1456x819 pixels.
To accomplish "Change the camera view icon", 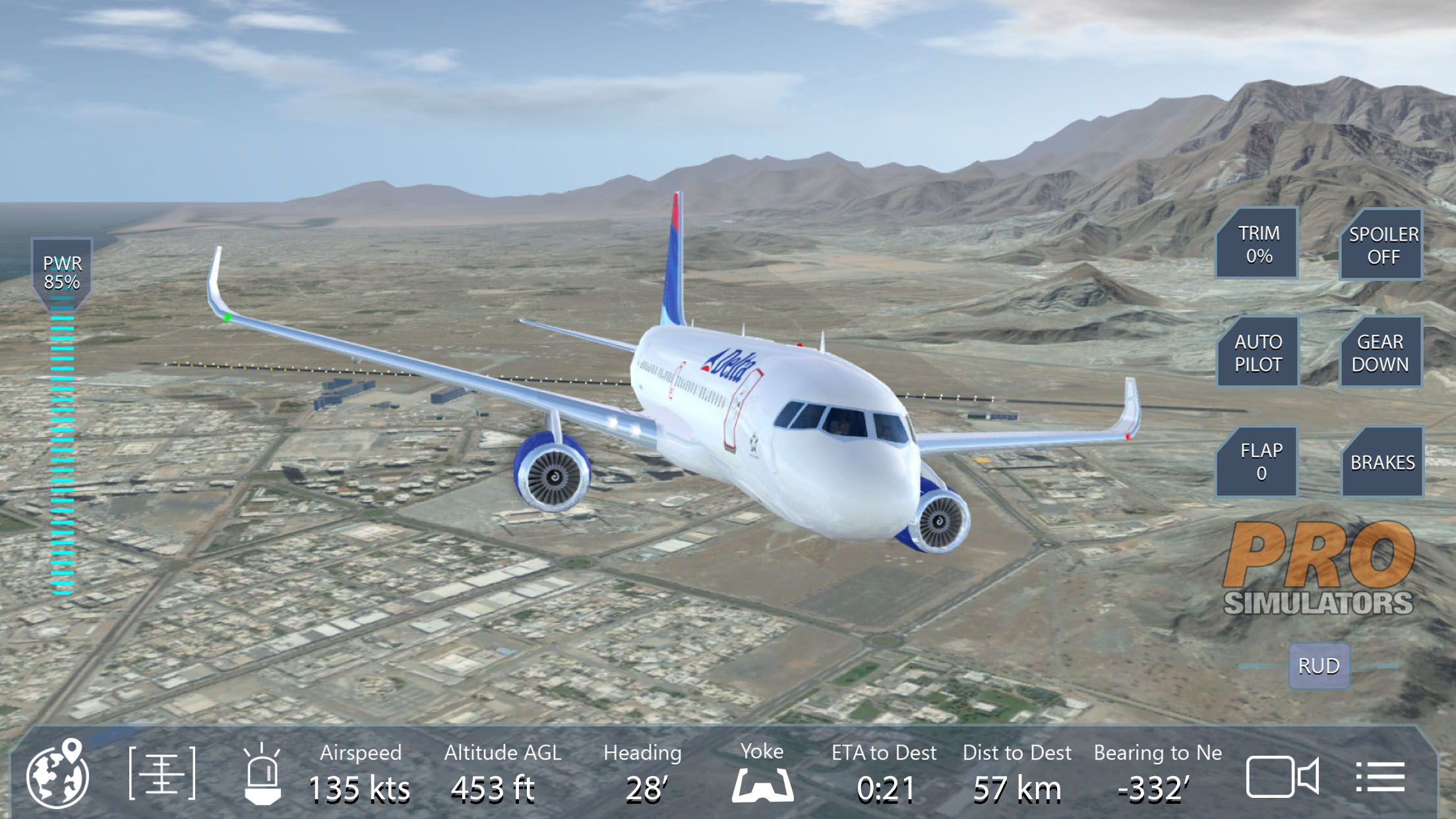I will coord(1281,776).
